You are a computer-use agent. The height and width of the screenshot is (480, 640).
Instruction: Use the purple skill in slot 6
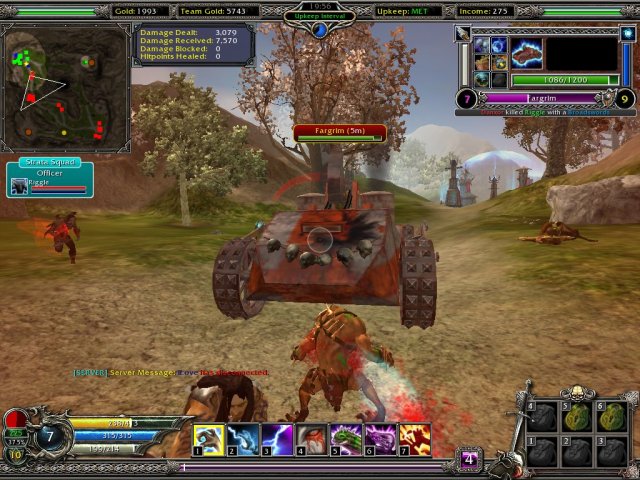pos(380,439)
